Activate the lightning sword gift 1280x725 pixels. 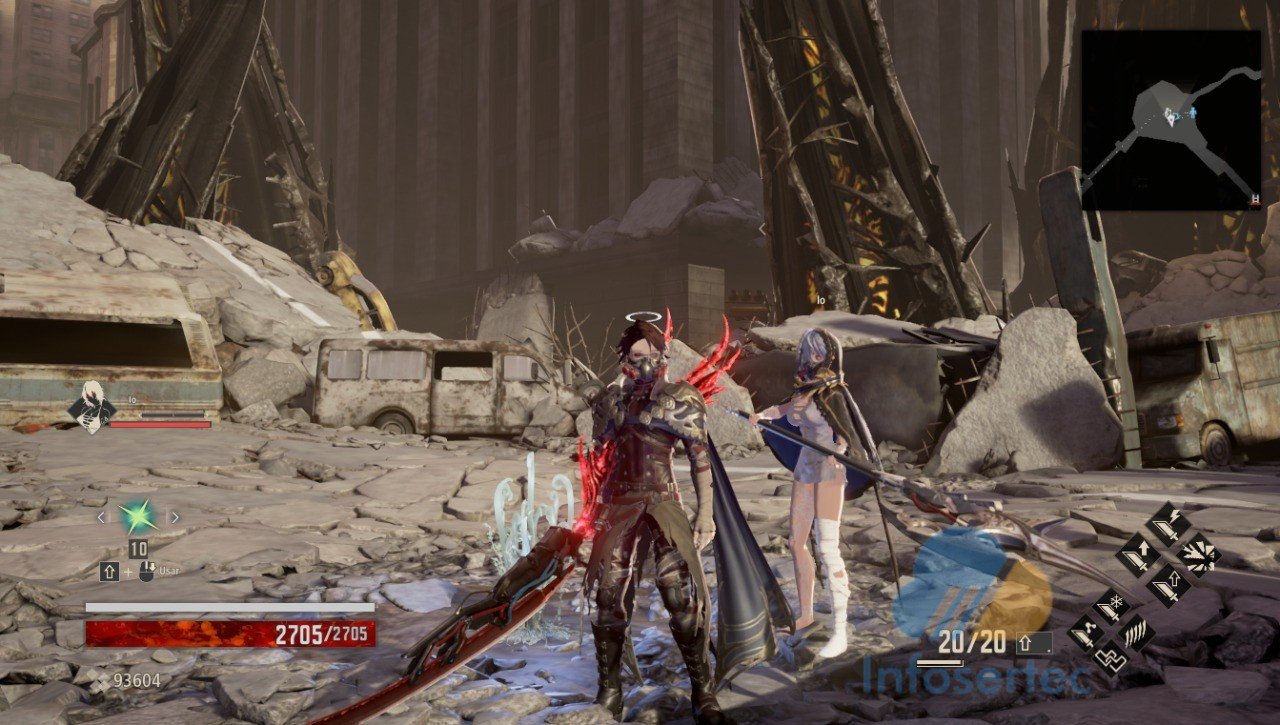pos(1166,524)
